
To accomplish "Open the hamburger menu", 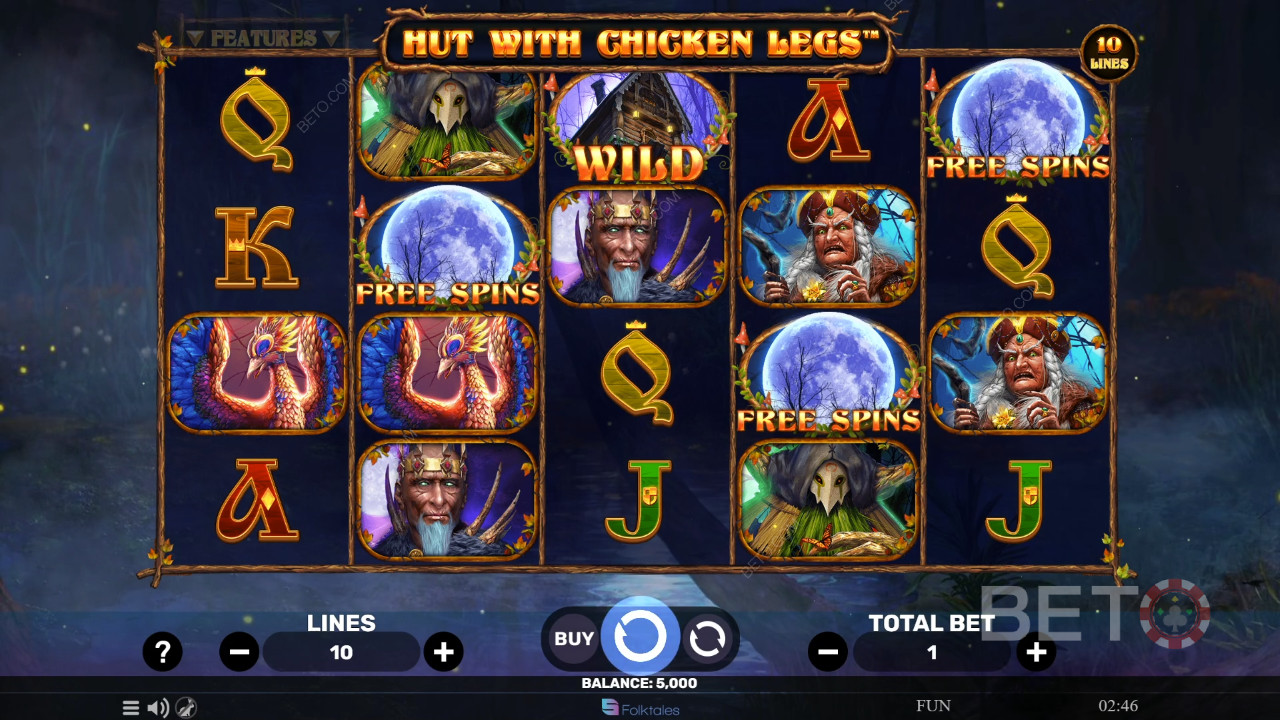I will click(x=131, y=708).
